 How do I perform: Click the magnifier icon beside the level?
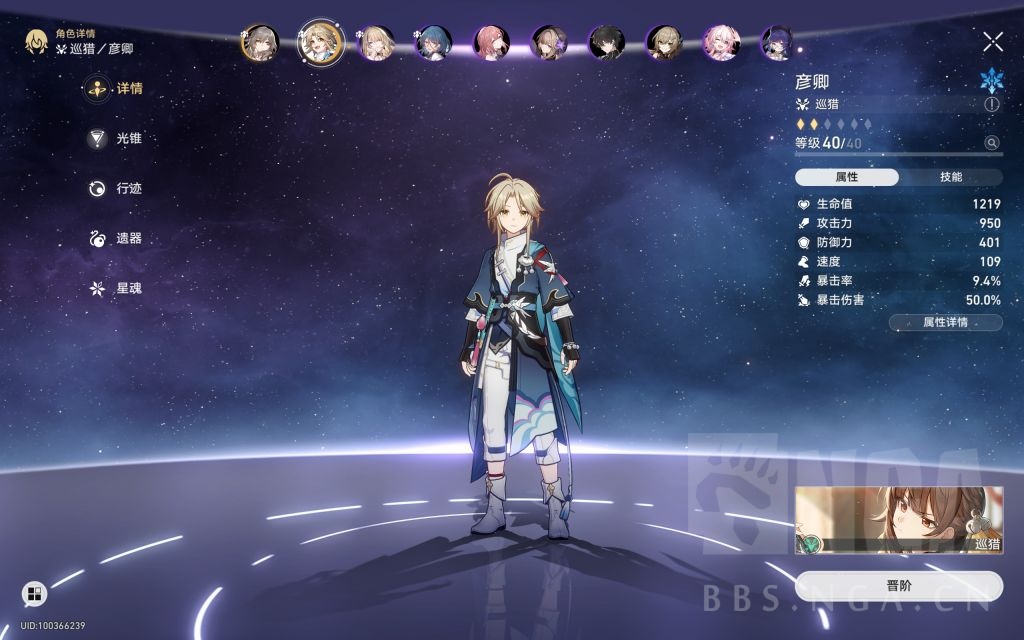pos(991,143)
